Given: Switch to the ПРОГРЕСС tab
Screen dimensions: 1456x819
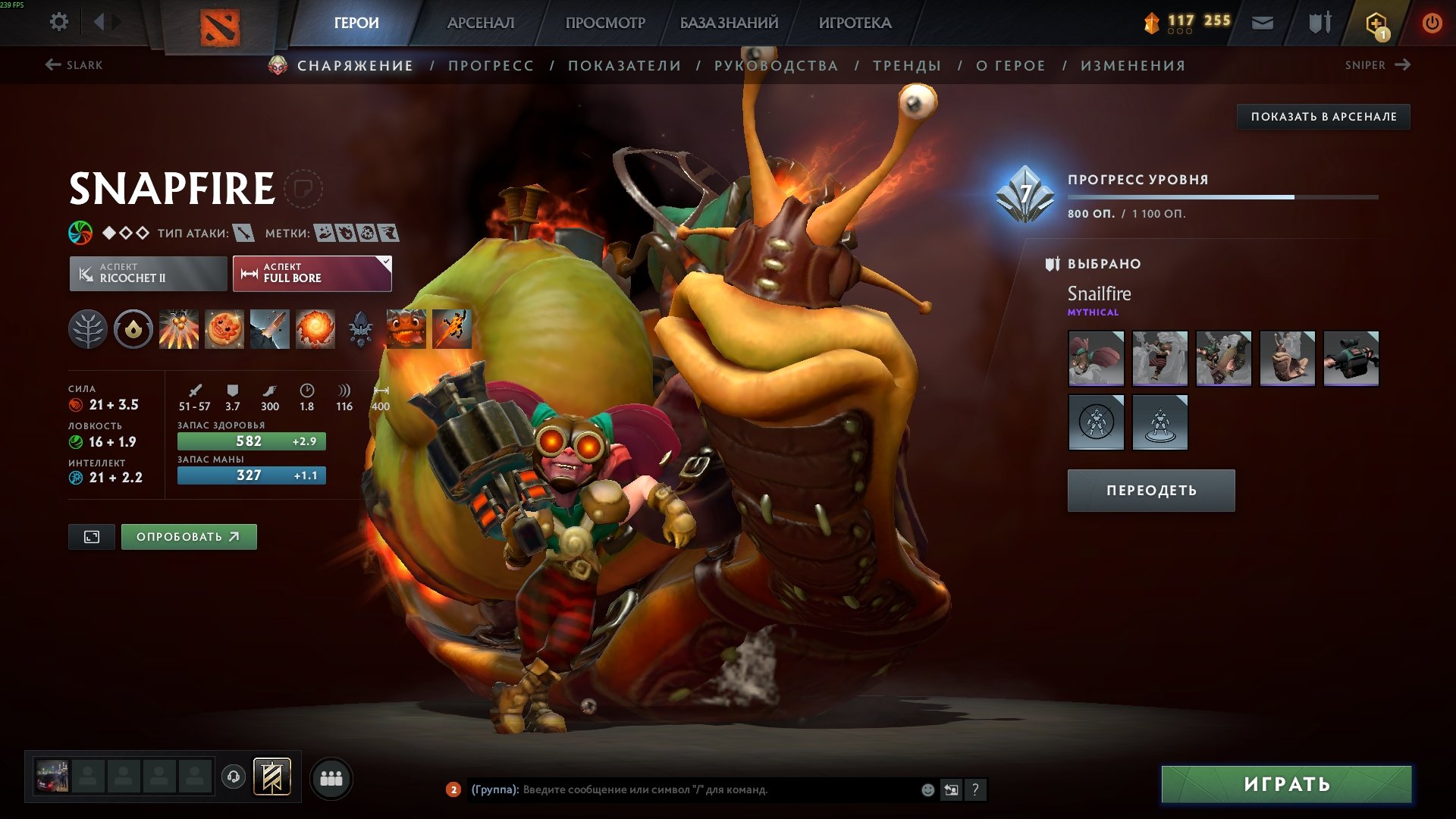Looking at the screenshot, I should point(490,65).
